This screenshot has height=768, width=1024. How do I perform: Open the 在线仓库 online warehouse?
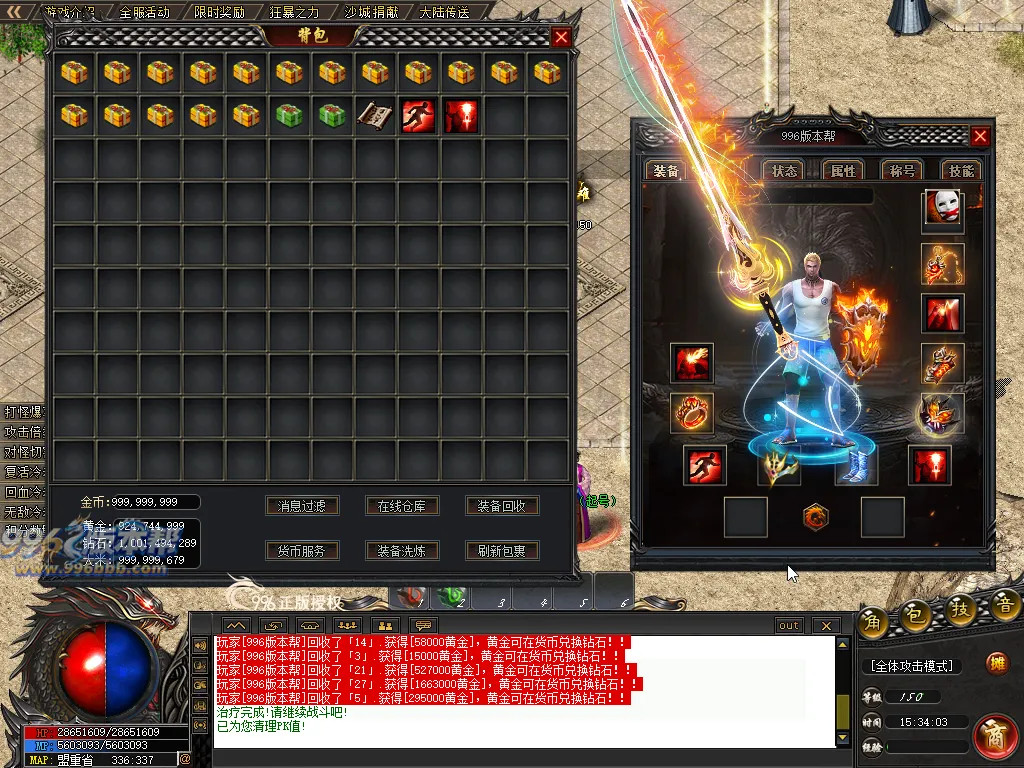(x=402, y=506)
